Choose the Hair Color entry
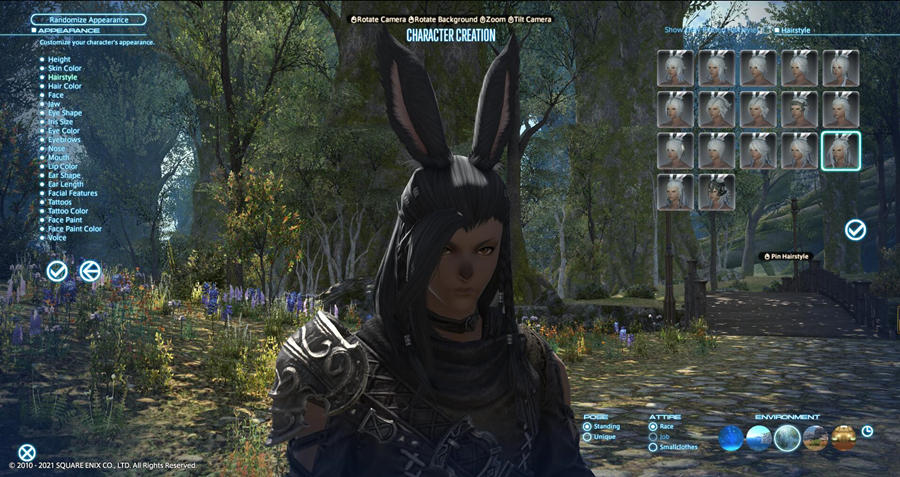Image resolution: width=900 pixels, height=477 pixels. [x=65, y=86]
